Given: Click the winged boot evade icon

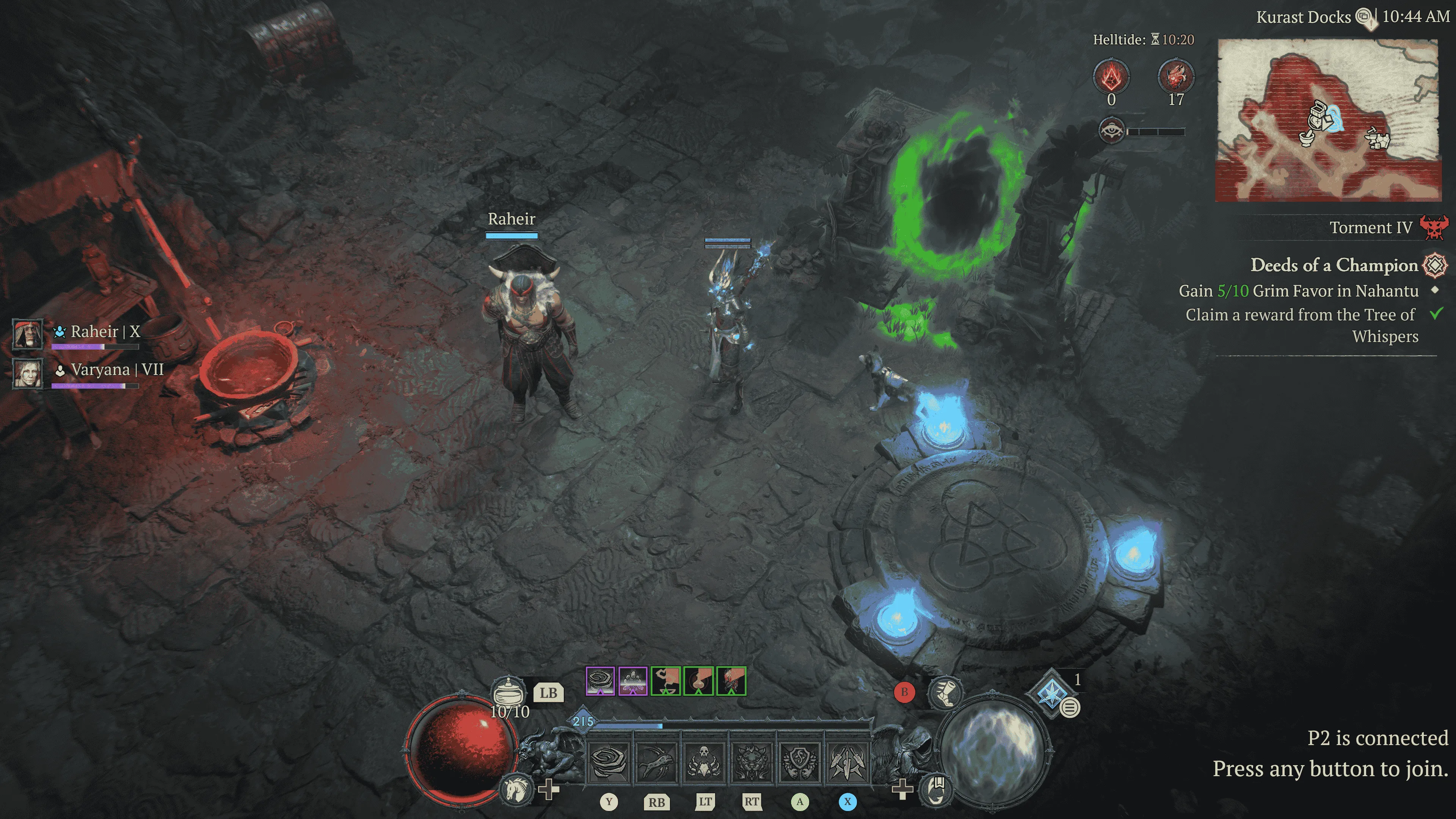Looking at the screenshot, I should 945,692.
